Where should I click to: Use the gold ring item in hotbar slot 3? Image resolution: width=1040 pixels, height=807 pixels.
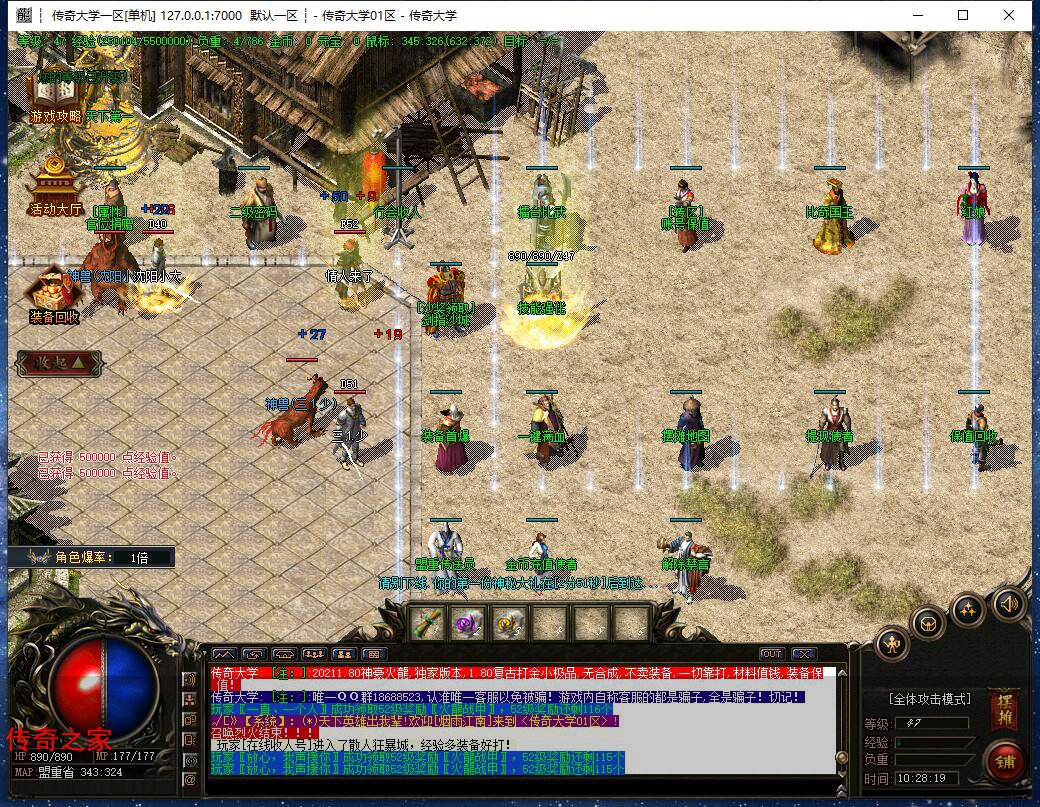pos(509,624)
